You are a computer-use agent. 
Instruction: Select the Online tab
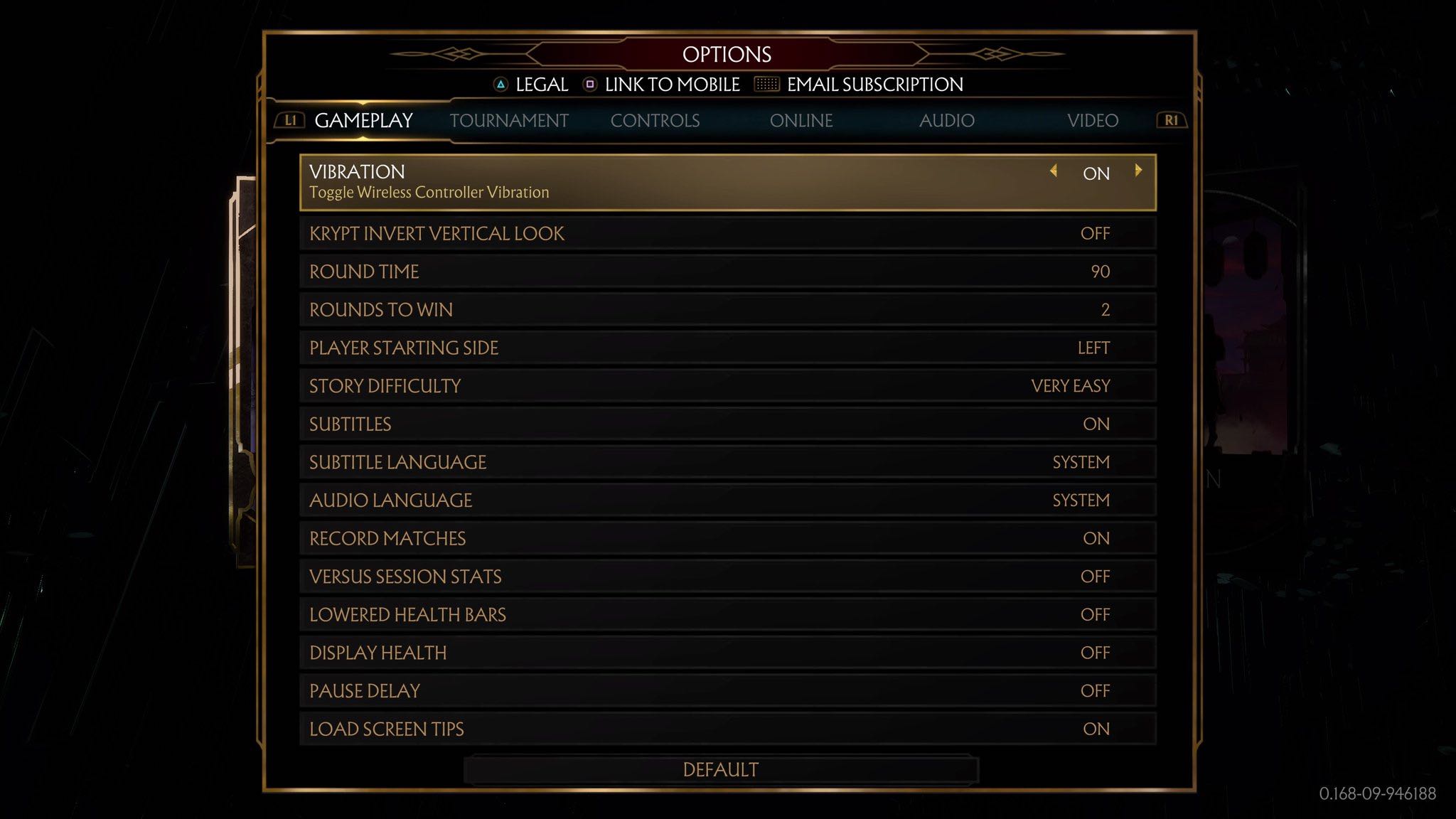(x=801, y=121)
